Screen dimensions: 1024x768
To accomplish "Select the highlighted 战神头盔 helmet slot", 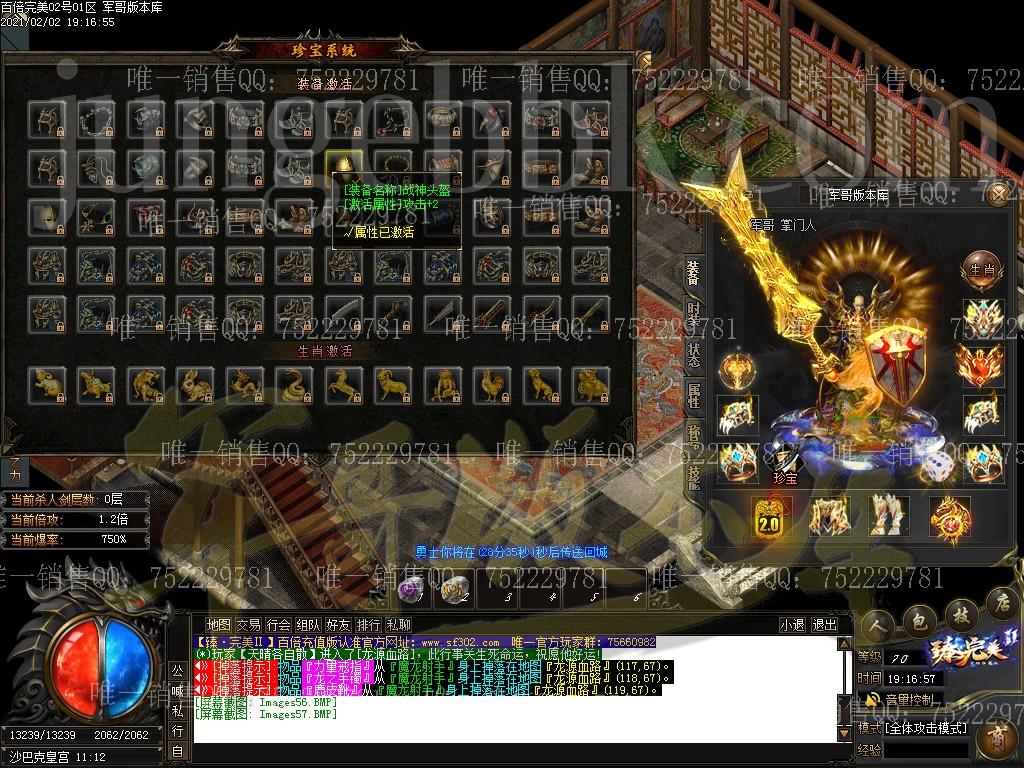I will 342,165.
